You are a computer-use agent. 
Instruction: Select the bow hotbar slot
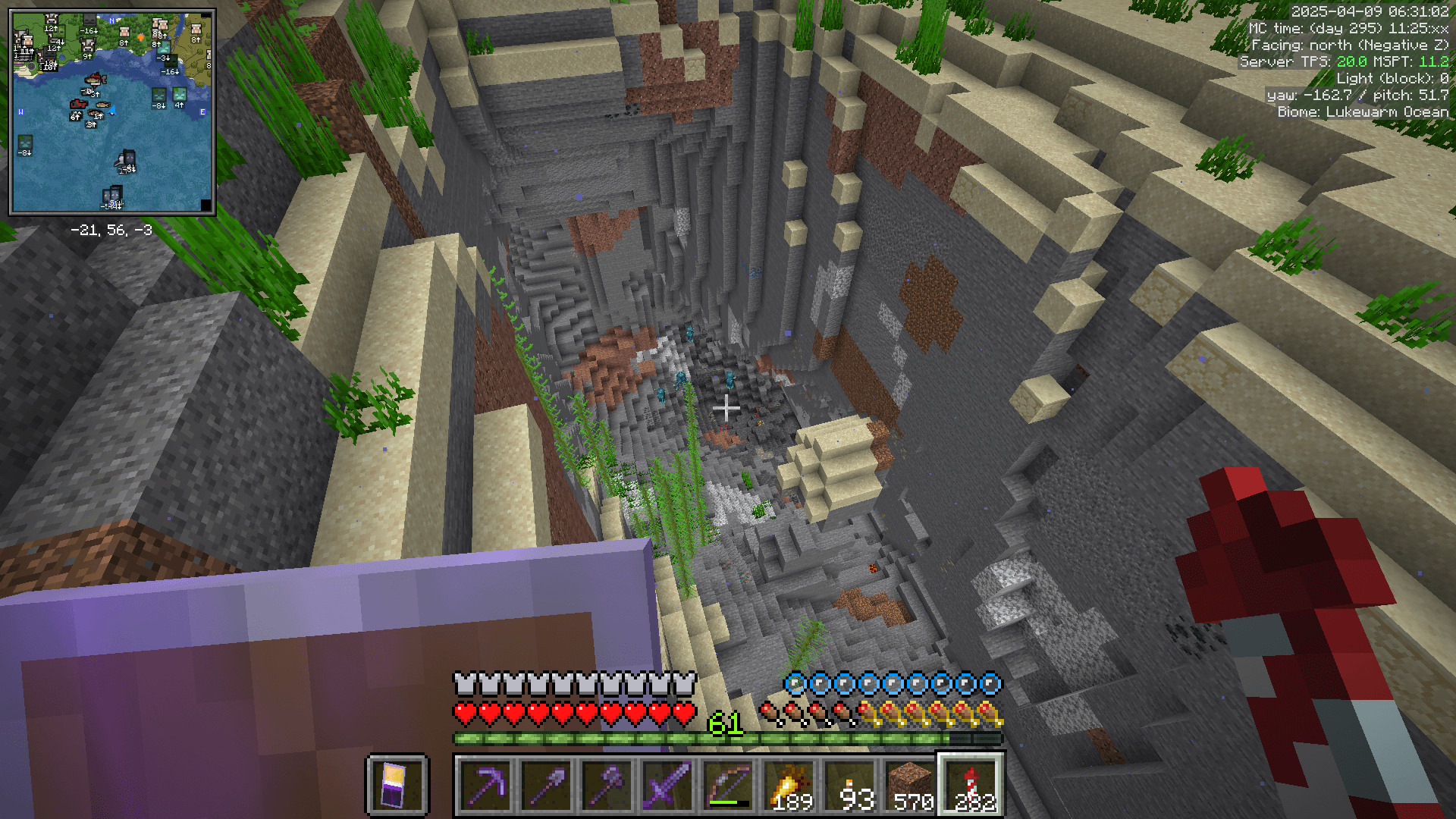point(728,785)
